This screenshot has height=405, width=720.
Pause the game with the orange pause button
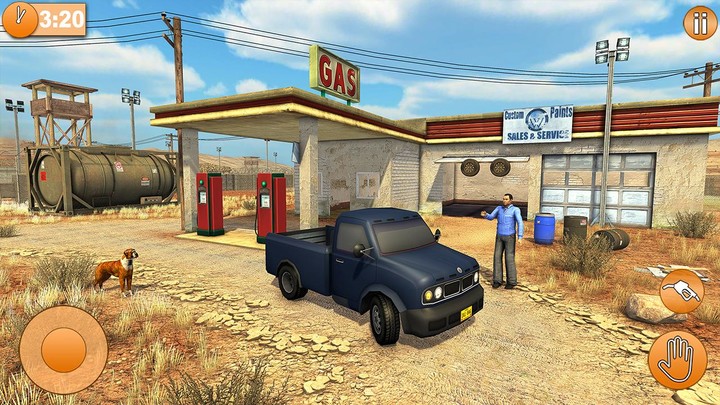pyautogui.click(x=699, y=22)
